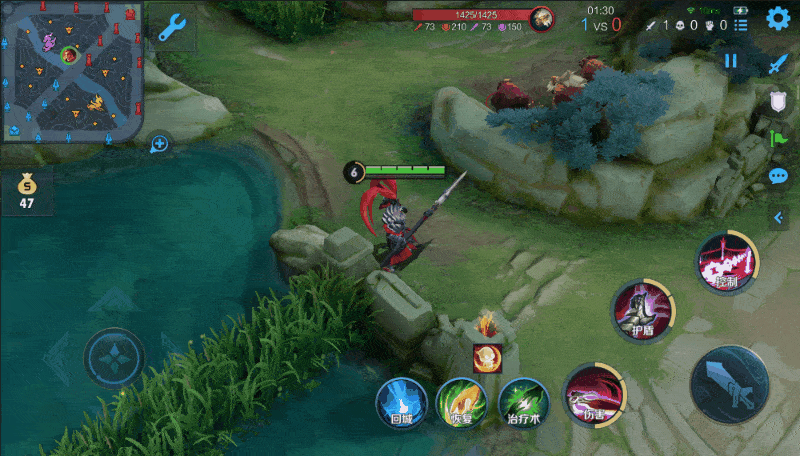
Task: Open the gear settings menu
Action: (x=778, y=18)
